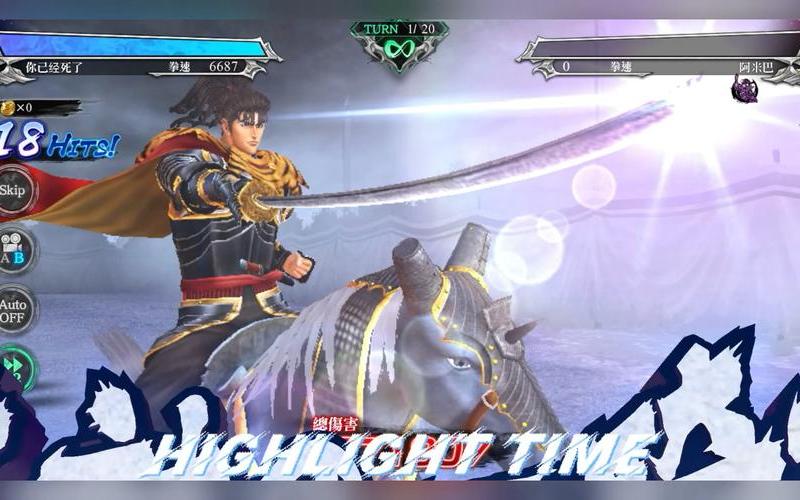
Task: Skip the attack animation
Action: tap(13, 190)
